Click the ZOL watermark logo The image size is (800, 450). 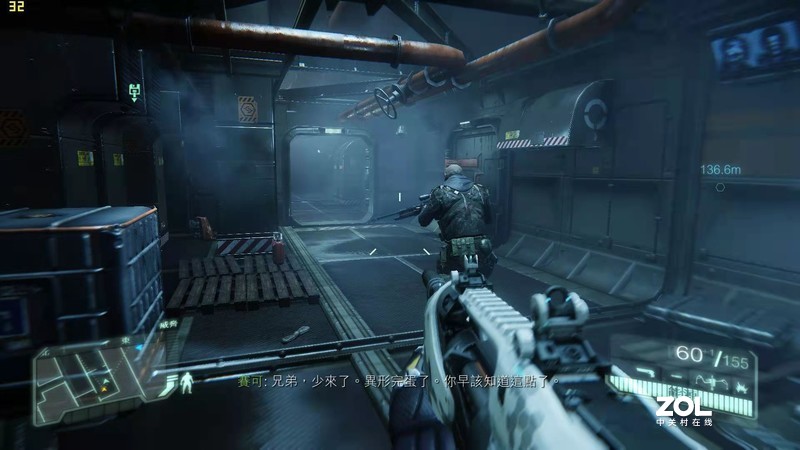[683, 407]
